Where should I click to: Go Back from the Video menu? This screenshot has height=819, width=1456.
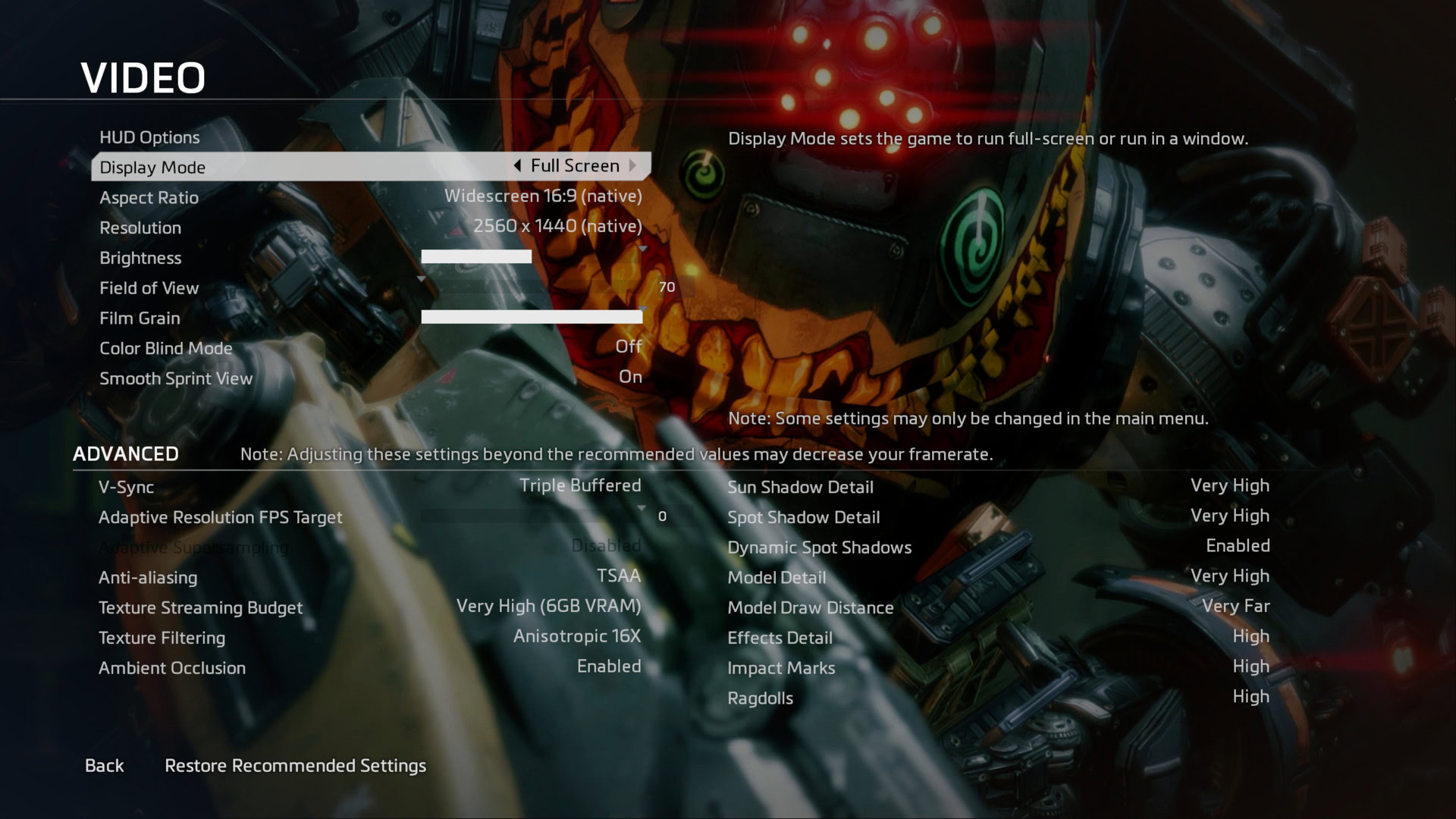[104, 766]
